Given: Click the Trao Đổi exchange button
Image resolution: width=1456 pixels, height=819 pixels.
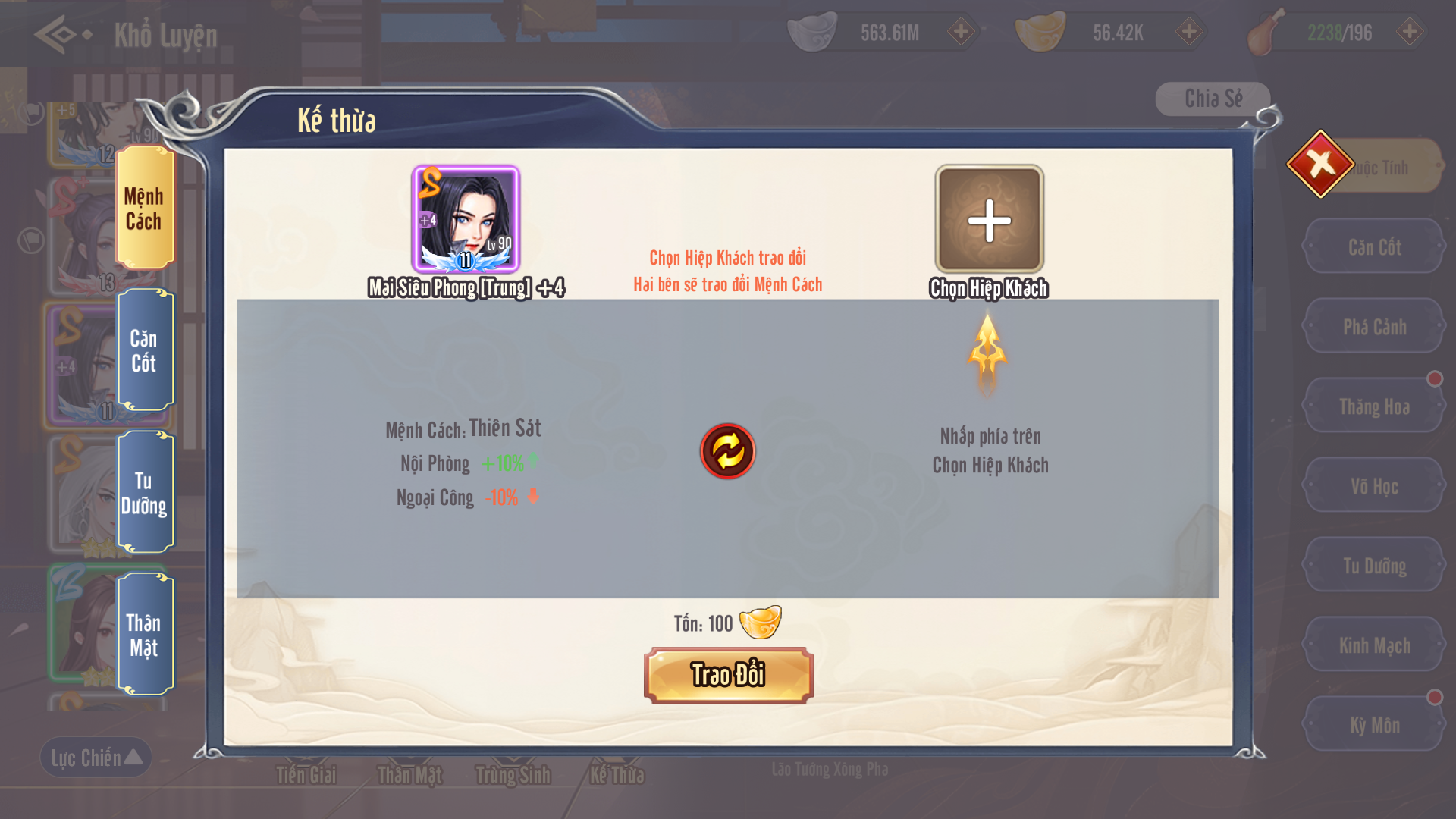Looking at the screenshot, I should tap(728, 675).
